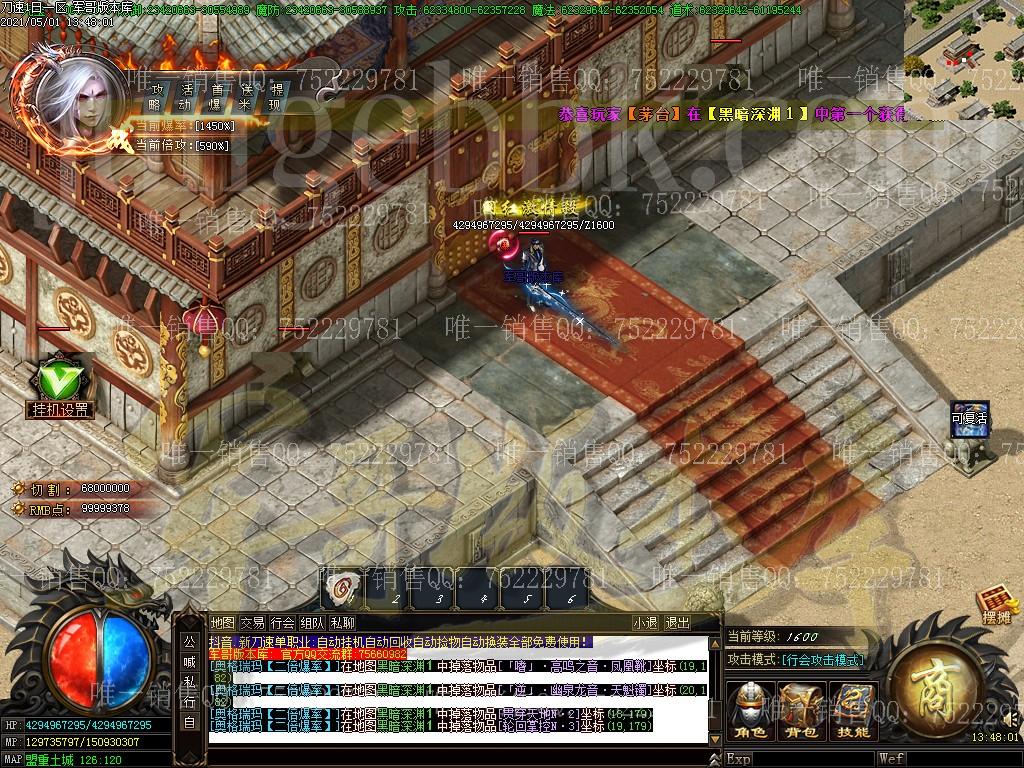
Task: Open the 首爆 first-drop button
Action: pyautogui.click(x=216, y=96)
